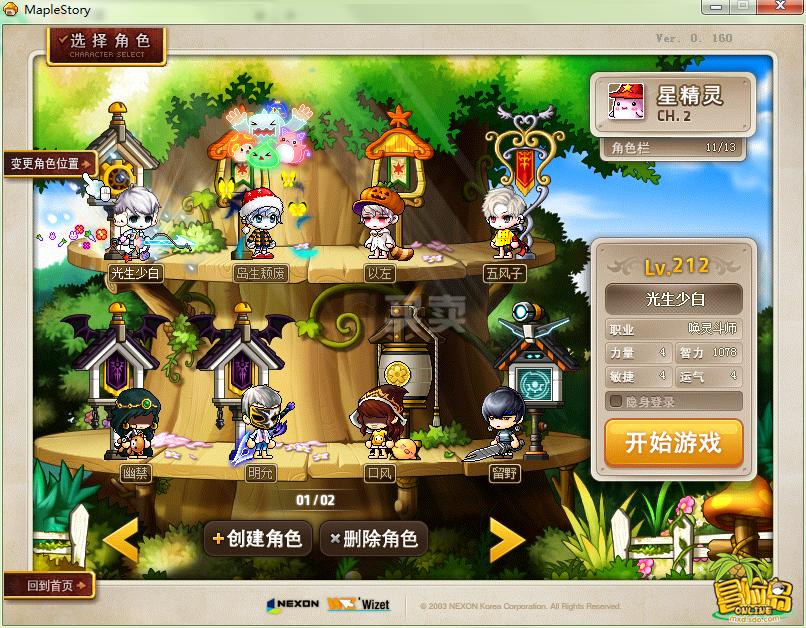The height and width of the screenshot is (628, 806).
Task: Select character 光生少白
Action: point(135,228)
